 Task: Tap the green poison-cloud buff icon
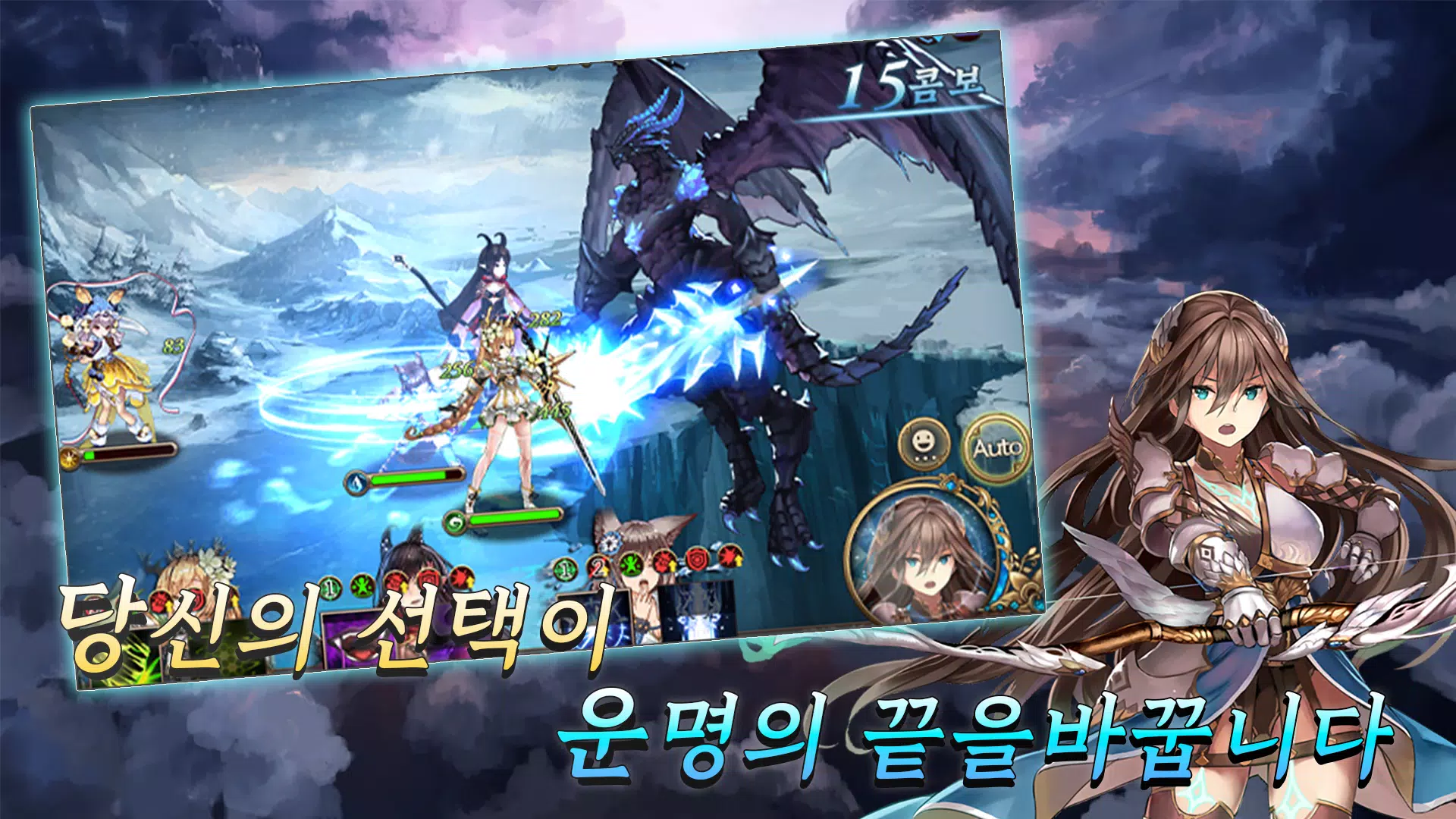pos(362,585)
